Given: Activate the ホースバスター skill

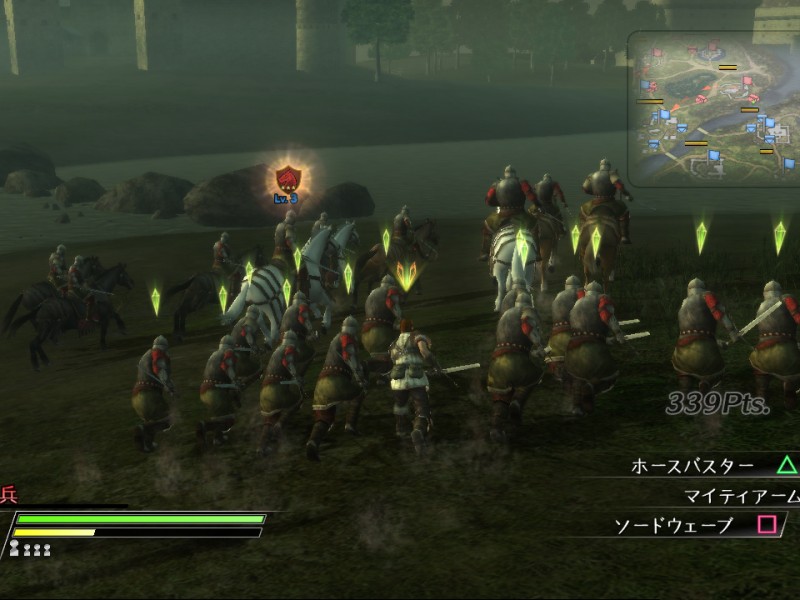Looking at the screenshot, I should [x=694, y=466].
